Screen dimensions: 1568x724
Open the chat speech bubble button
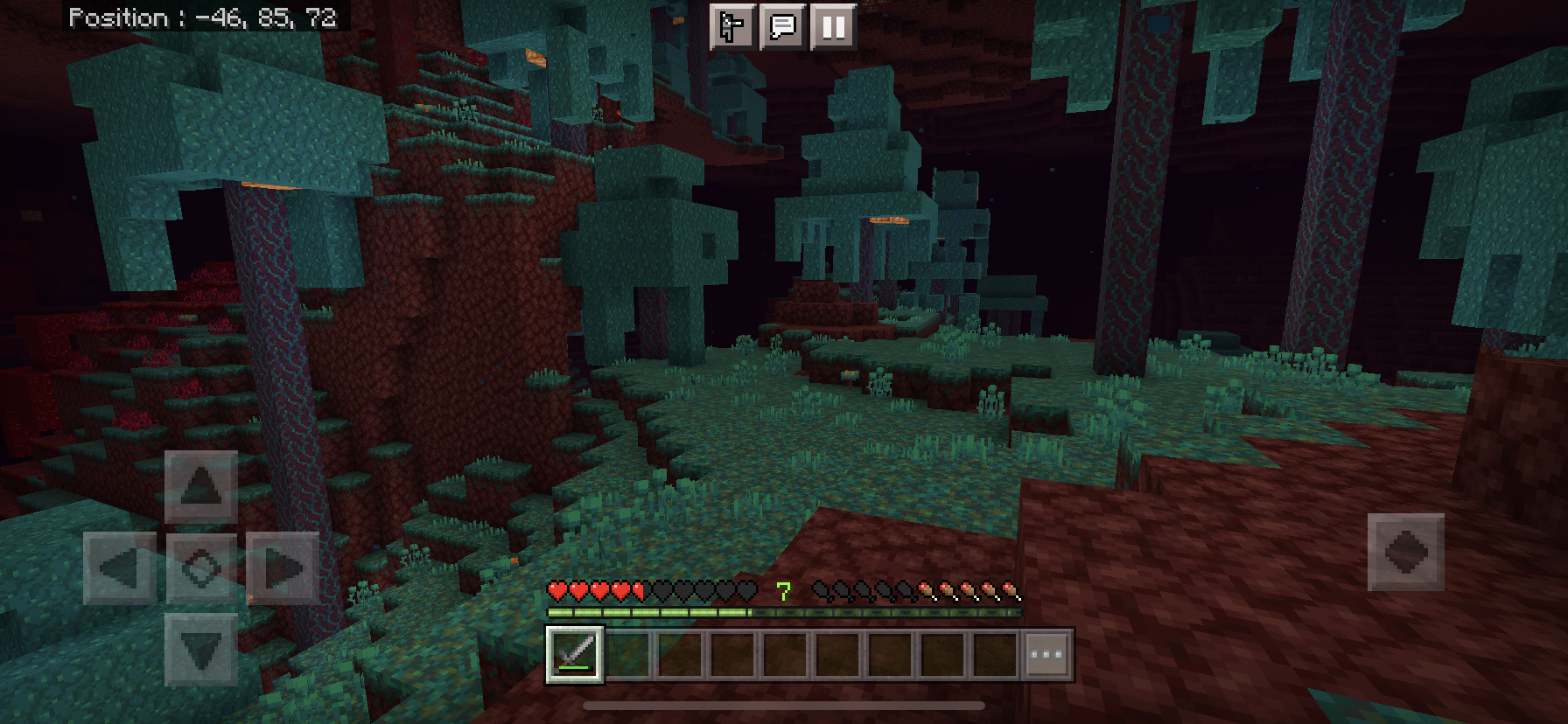point(782,26)
